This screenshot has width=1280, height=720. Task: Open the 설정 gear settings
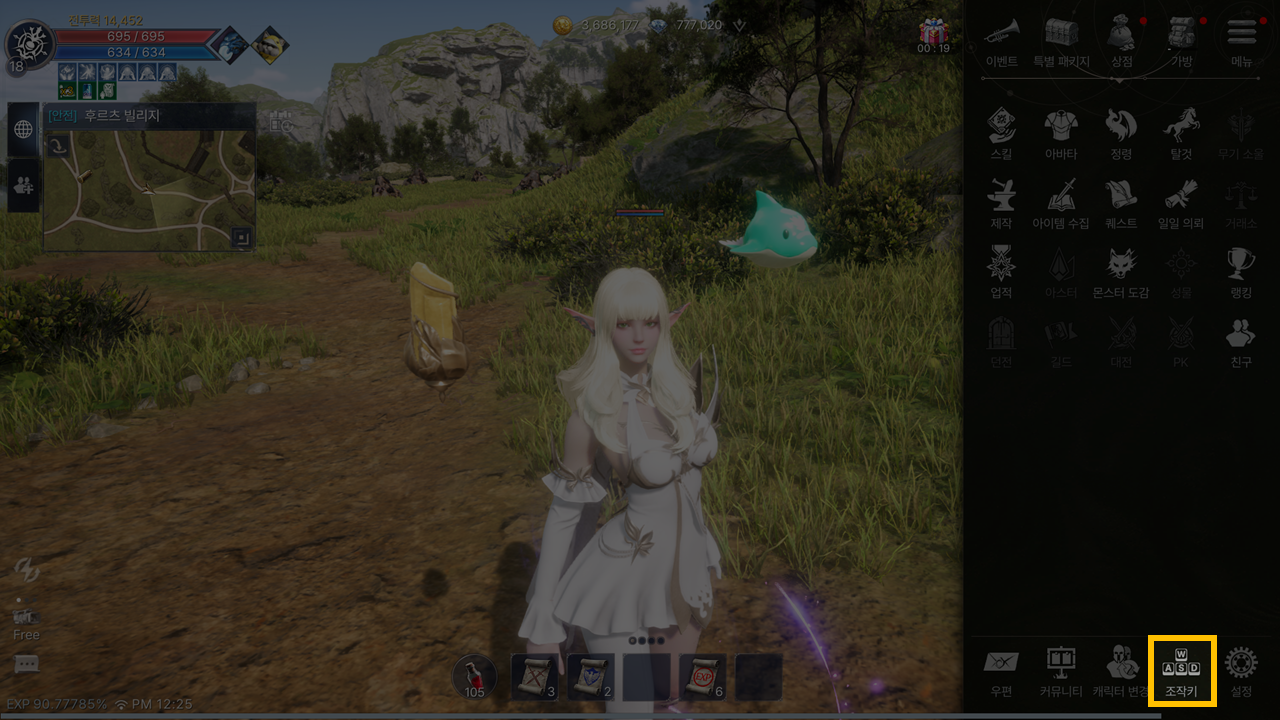tap(1241, 669)
